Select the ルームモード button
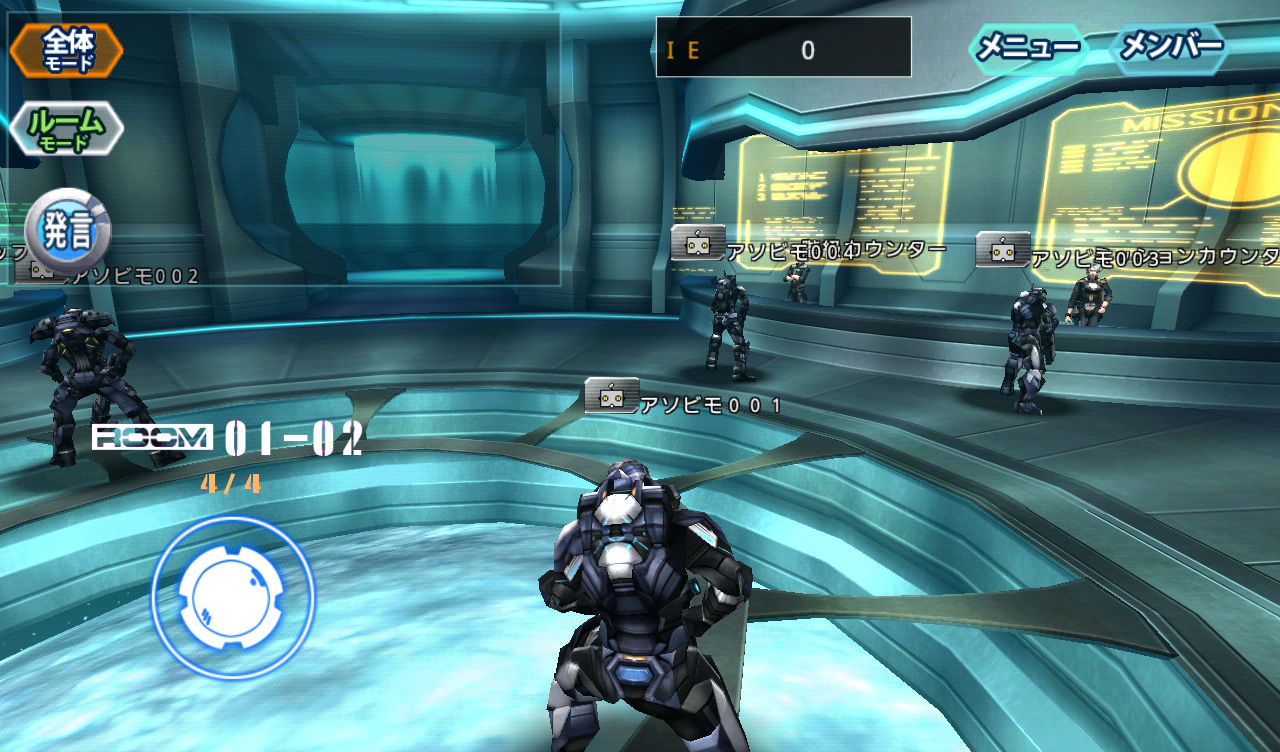 [66, 128]
